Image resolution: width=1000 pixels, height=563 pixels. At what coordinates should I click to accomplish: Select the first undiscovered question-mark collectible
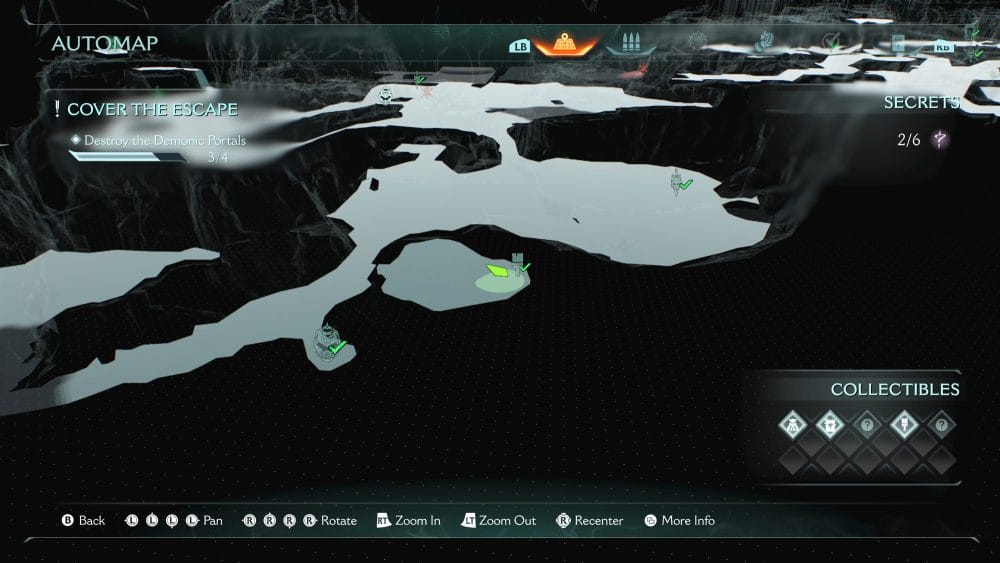click(x=867, y=424)
